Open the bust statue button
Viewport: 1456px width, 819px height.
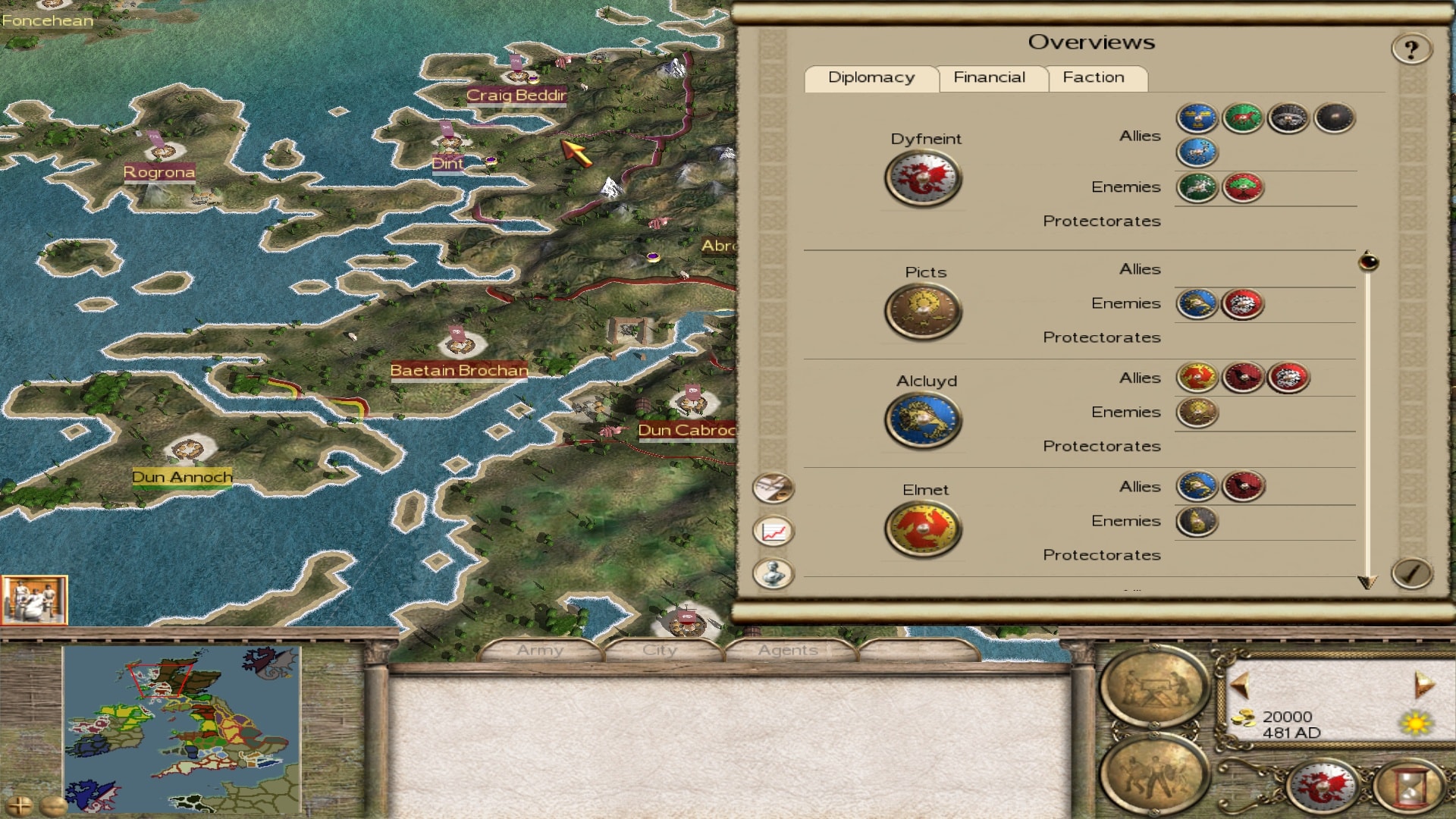pyautogui.click(x=773, y=573)
